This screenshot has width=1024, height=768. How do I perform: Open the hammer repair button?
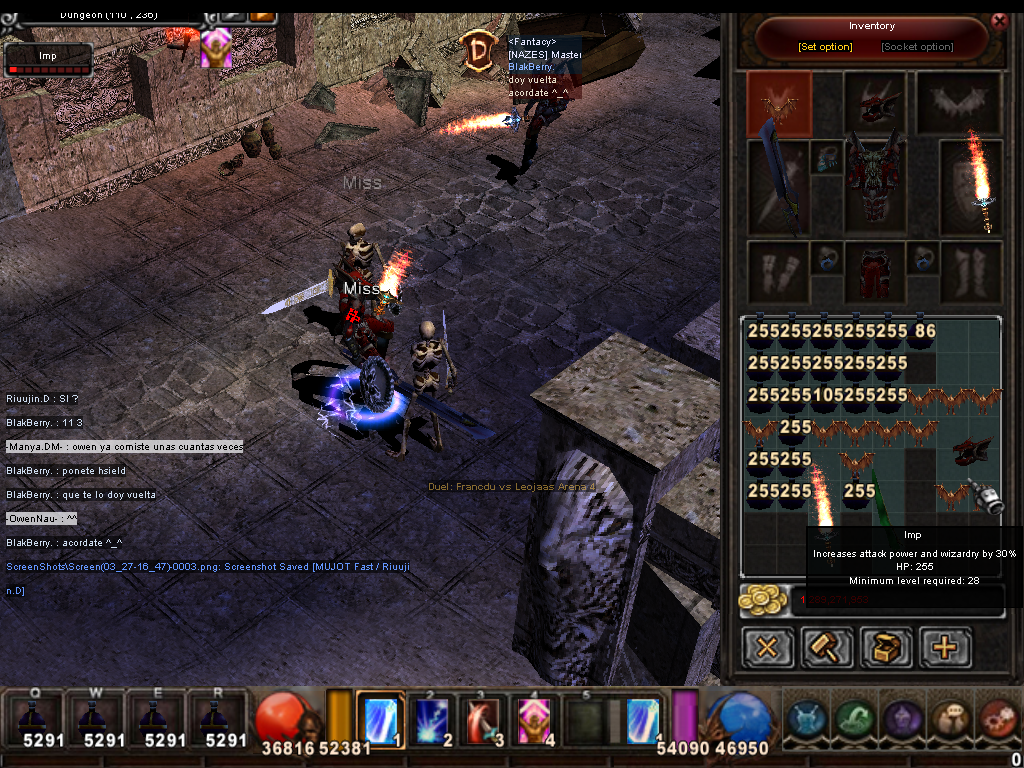pyautogui.click(x=826, y=647)
